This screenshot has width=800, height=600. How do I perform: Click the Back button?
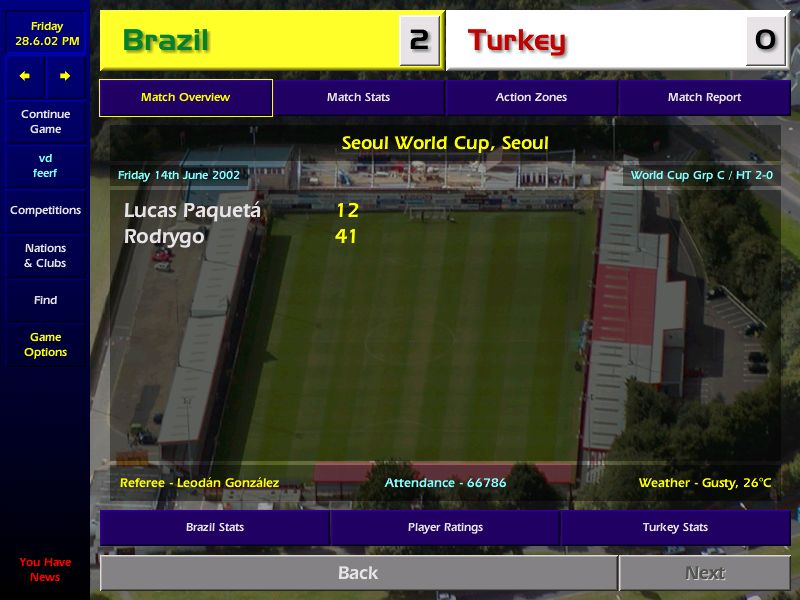[x=358, y=573]
